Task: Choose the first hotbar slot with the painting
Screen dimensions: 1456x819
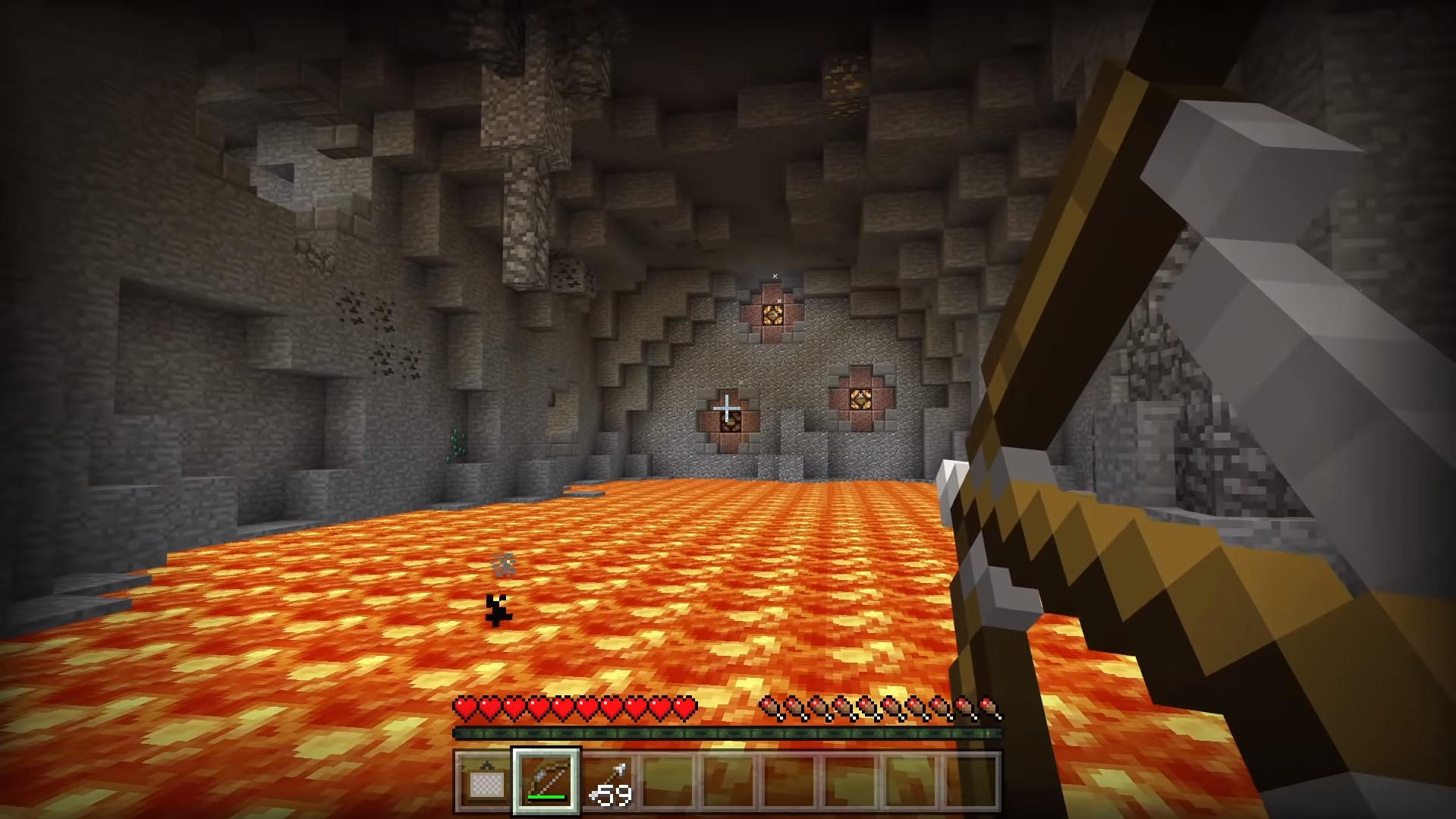Action: pos(484,781)
